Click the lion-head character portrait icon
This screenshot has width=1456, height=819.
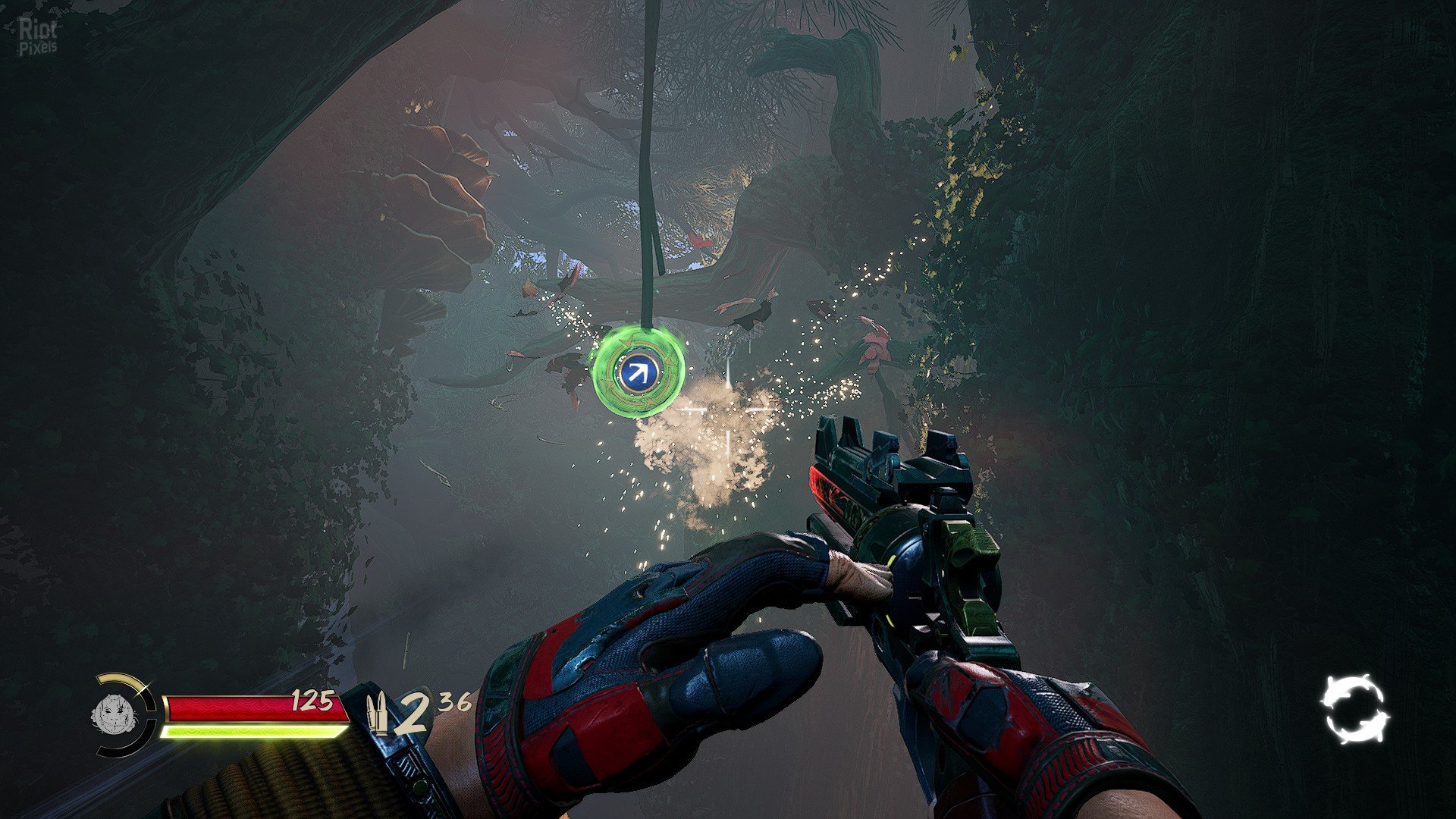coord(114,714)
